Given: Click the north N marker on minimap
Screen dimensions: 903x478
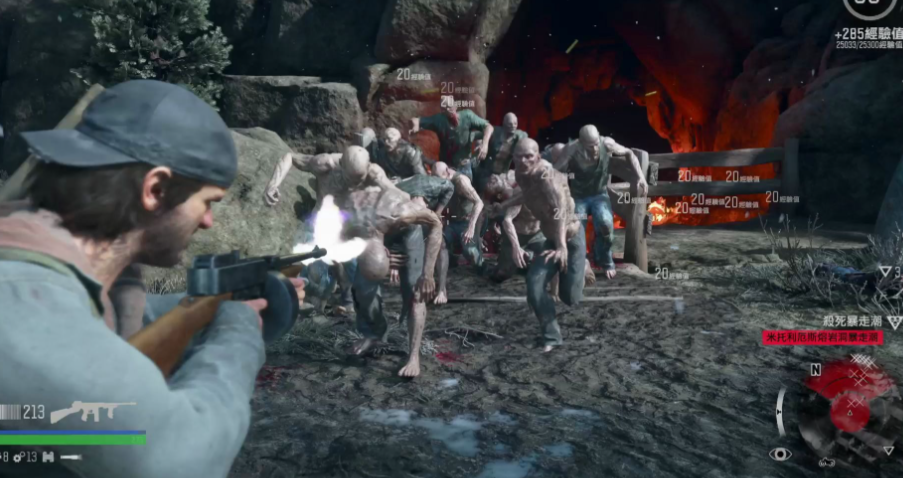Looking at the screenshot, I should [x=815, y=369].
